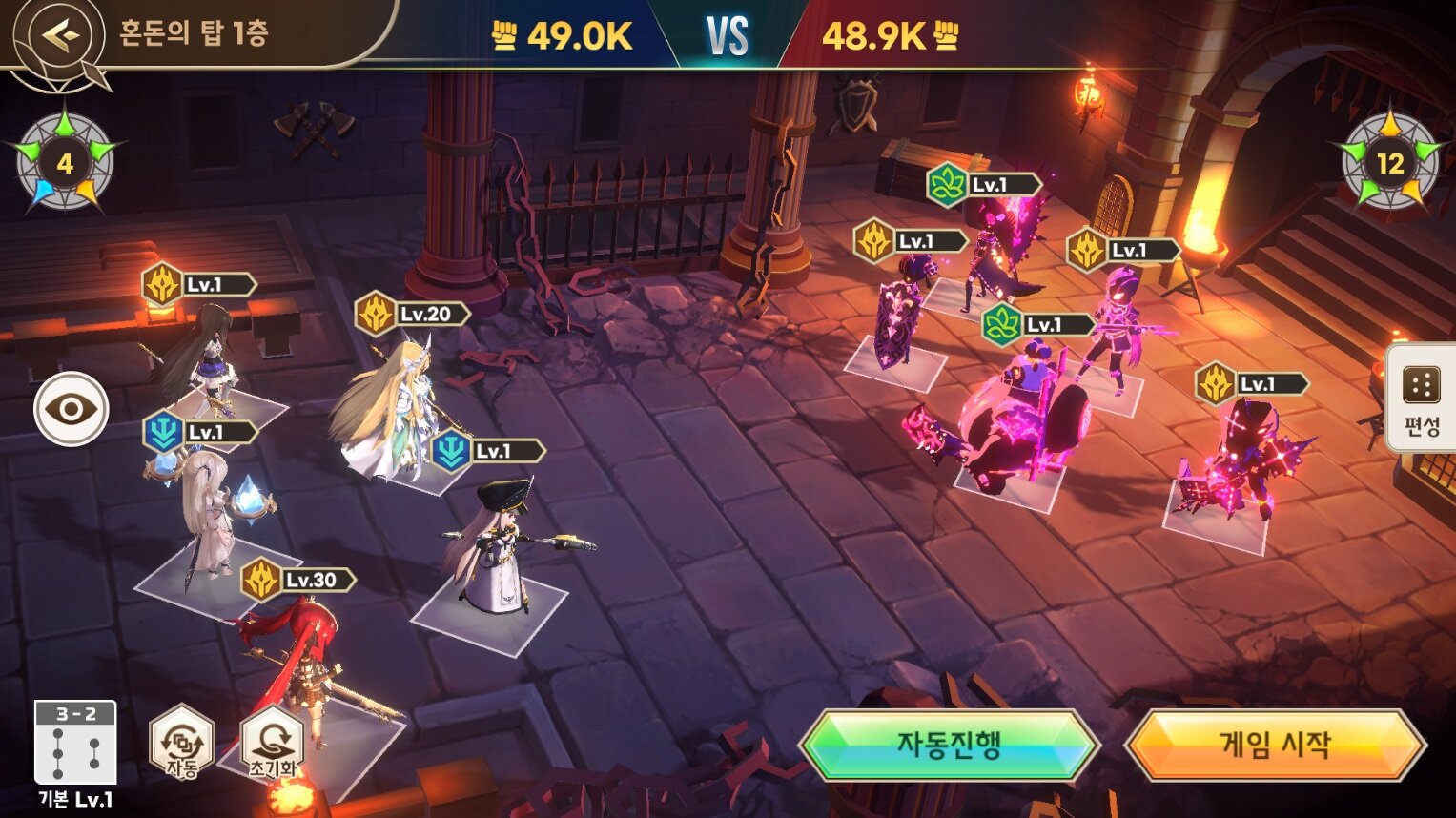Pick the white-dressed gunner with black hat
This screenshot has height=818, width=1456.
[496, 553]
